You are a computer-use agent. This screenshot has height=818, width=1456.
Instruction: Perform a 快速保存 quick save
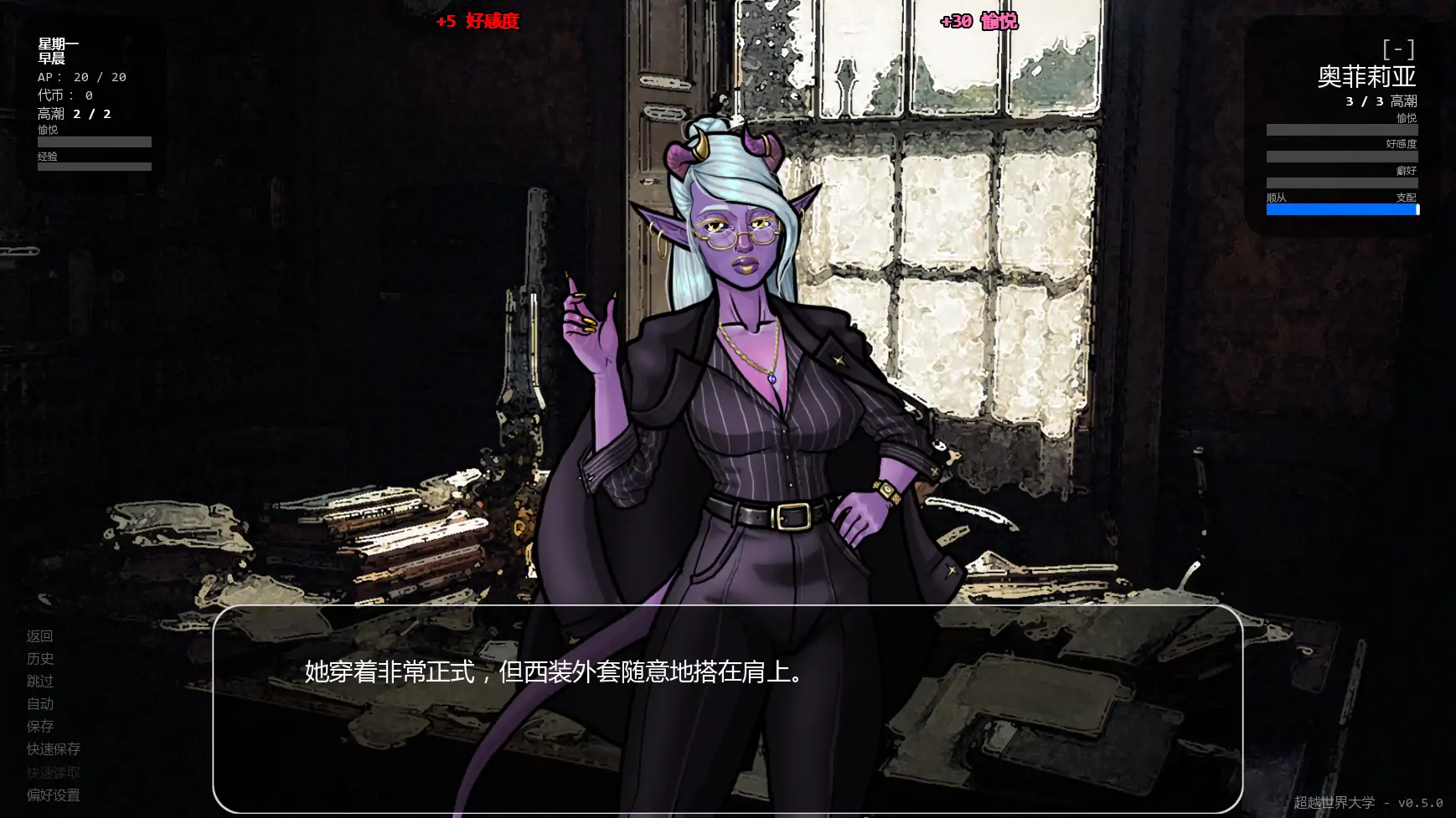coord(52,749)
